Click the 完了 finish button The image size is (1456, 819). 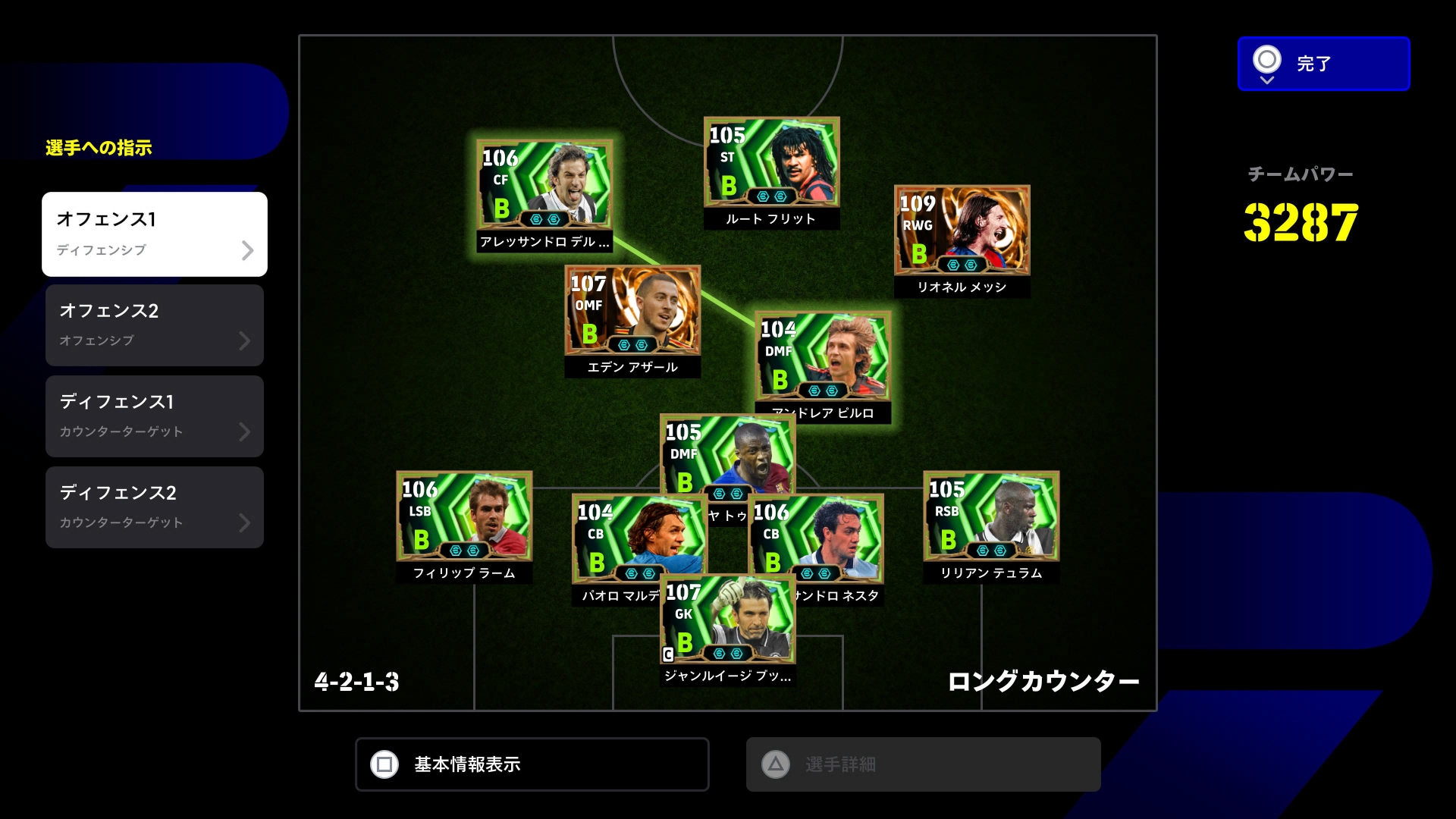[1323, 64]
